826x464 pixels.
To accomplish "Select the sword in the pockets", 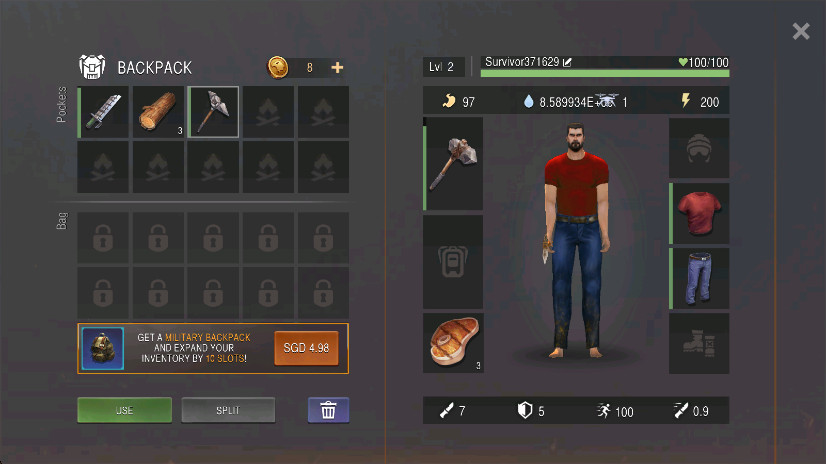I will pos(104,112).
